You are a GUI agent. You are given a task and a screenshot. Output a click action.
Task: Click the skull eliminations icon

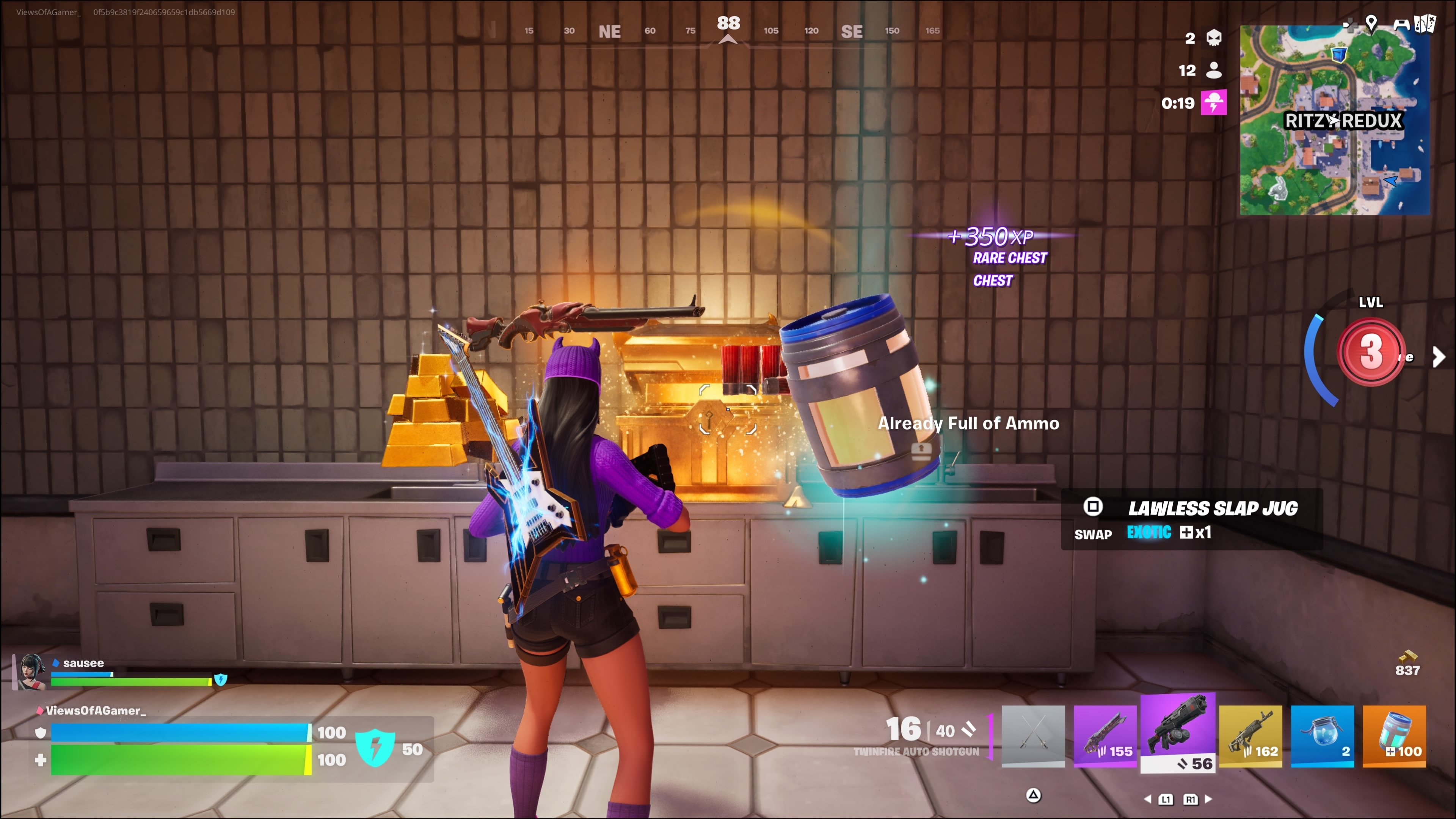pyautogui.click(x=1213, y=38)
